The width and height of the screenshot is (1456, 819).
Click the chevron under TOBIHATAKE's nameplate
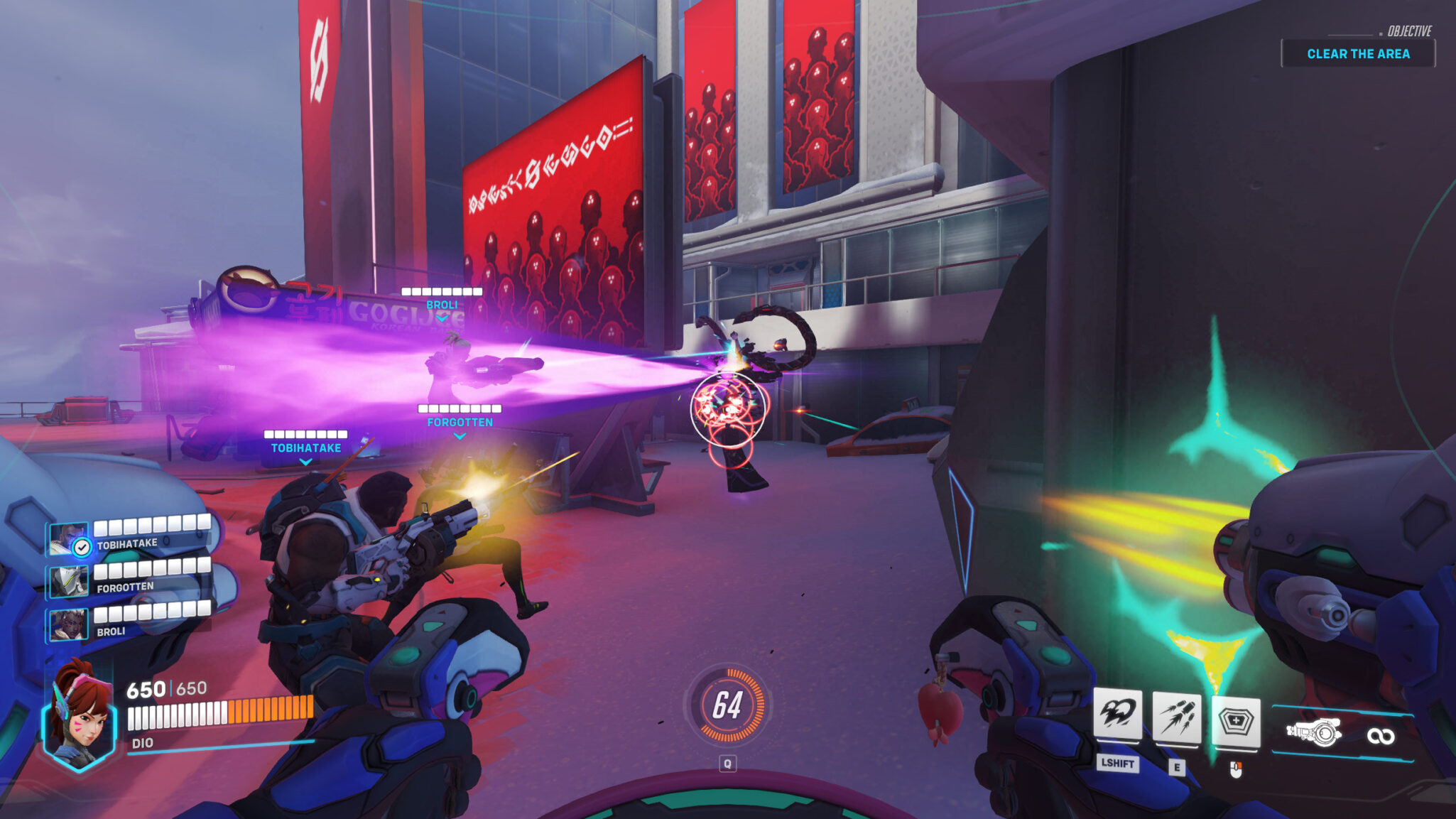304,462
